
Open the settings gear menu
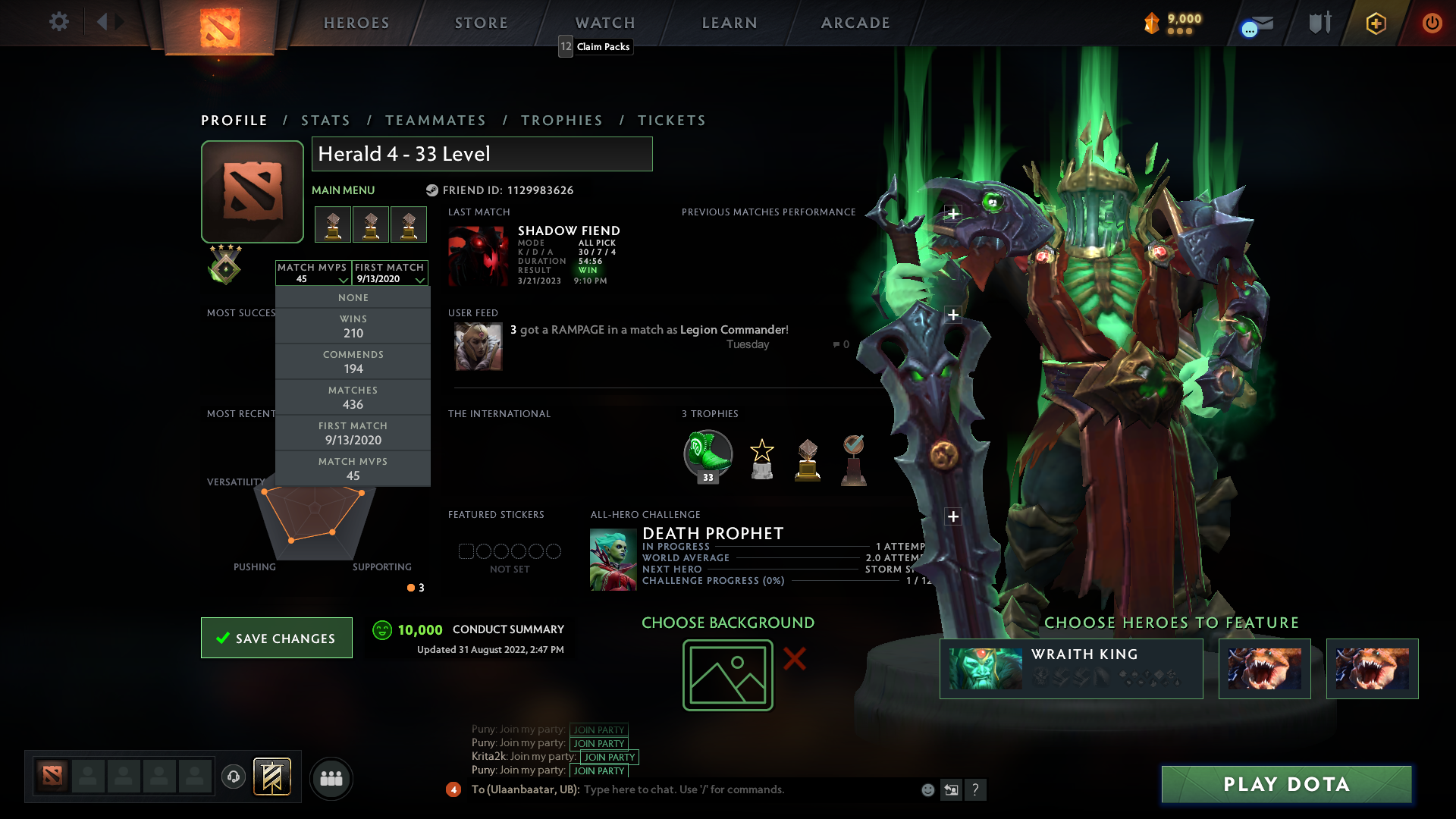point(59,22)
